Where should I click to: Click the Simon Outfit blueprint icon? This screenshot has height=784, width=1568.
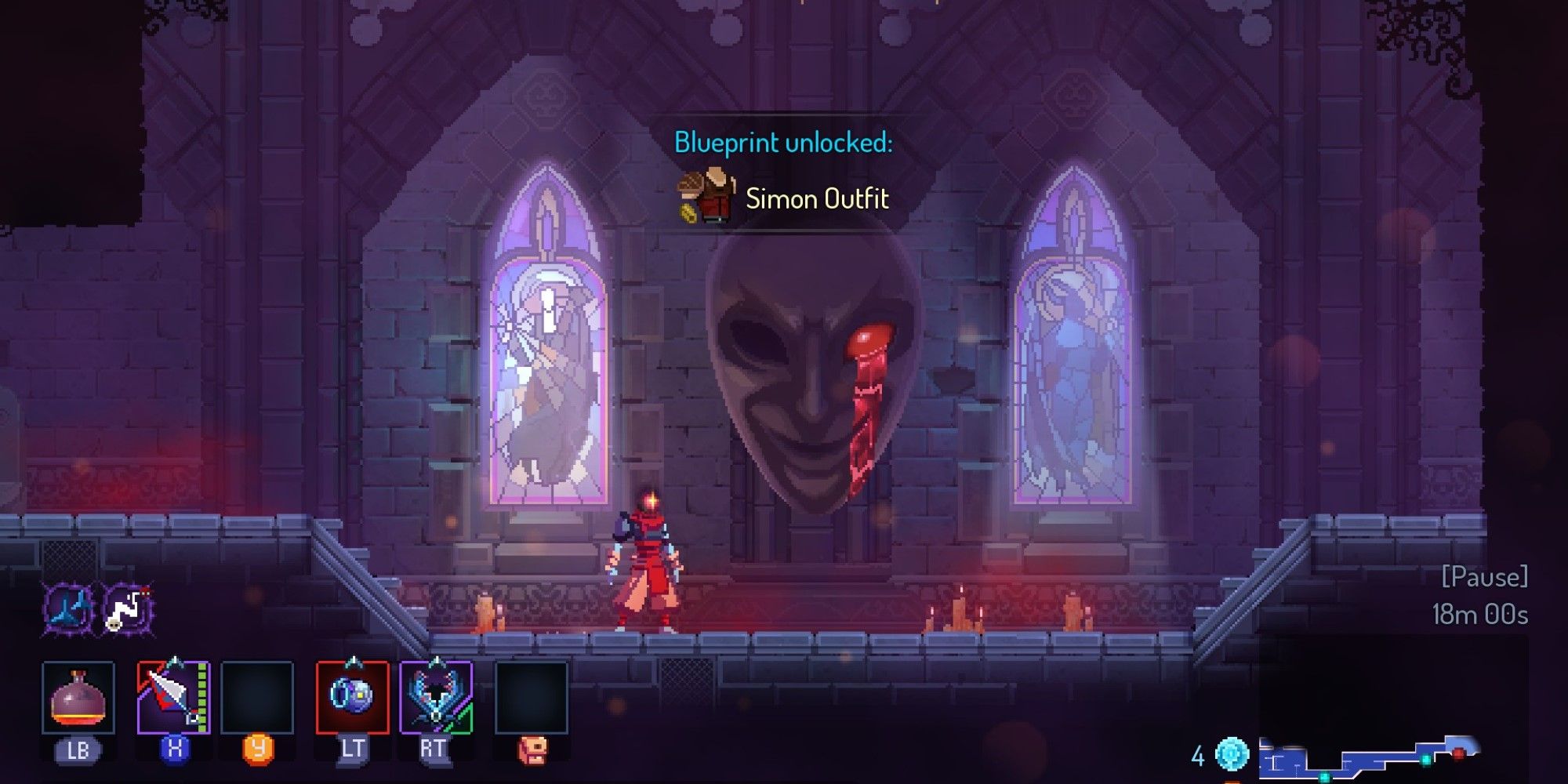pyautogui.click(x=704, y=192)
